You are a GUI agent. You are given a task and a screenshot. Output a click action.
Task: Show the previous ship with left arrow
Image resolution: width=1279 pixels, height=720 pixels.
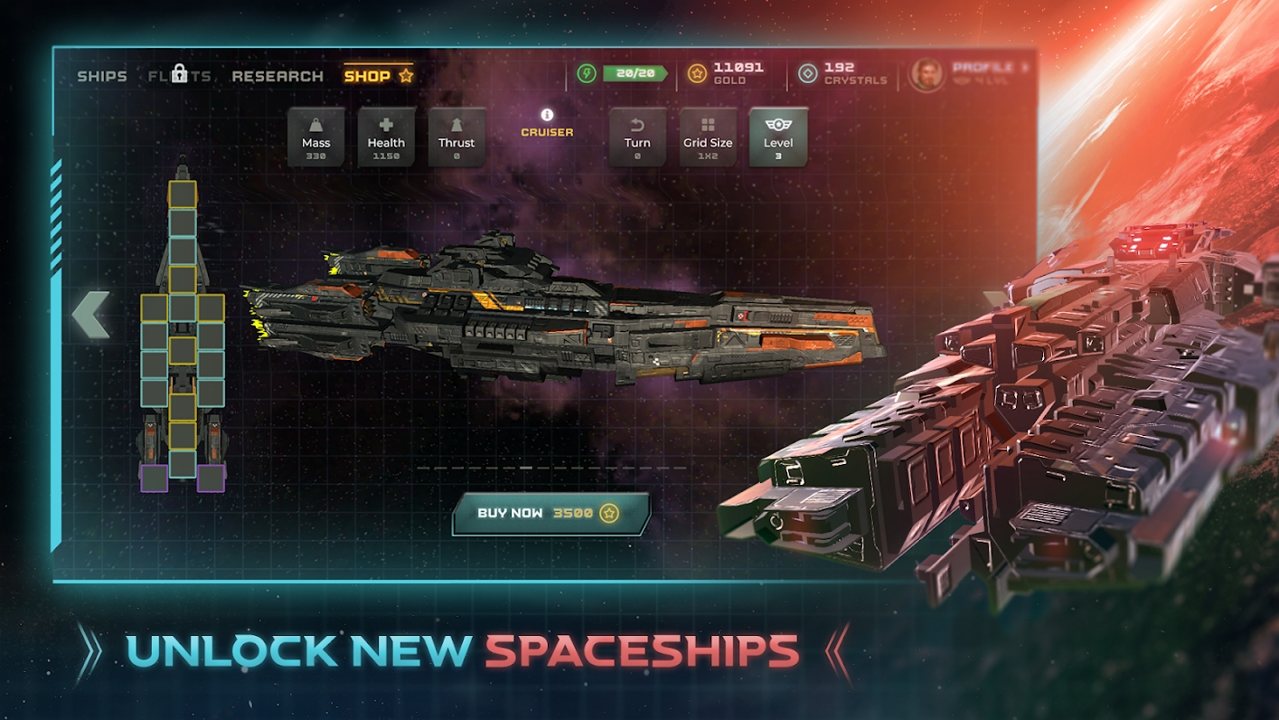[x=90, y=315]
